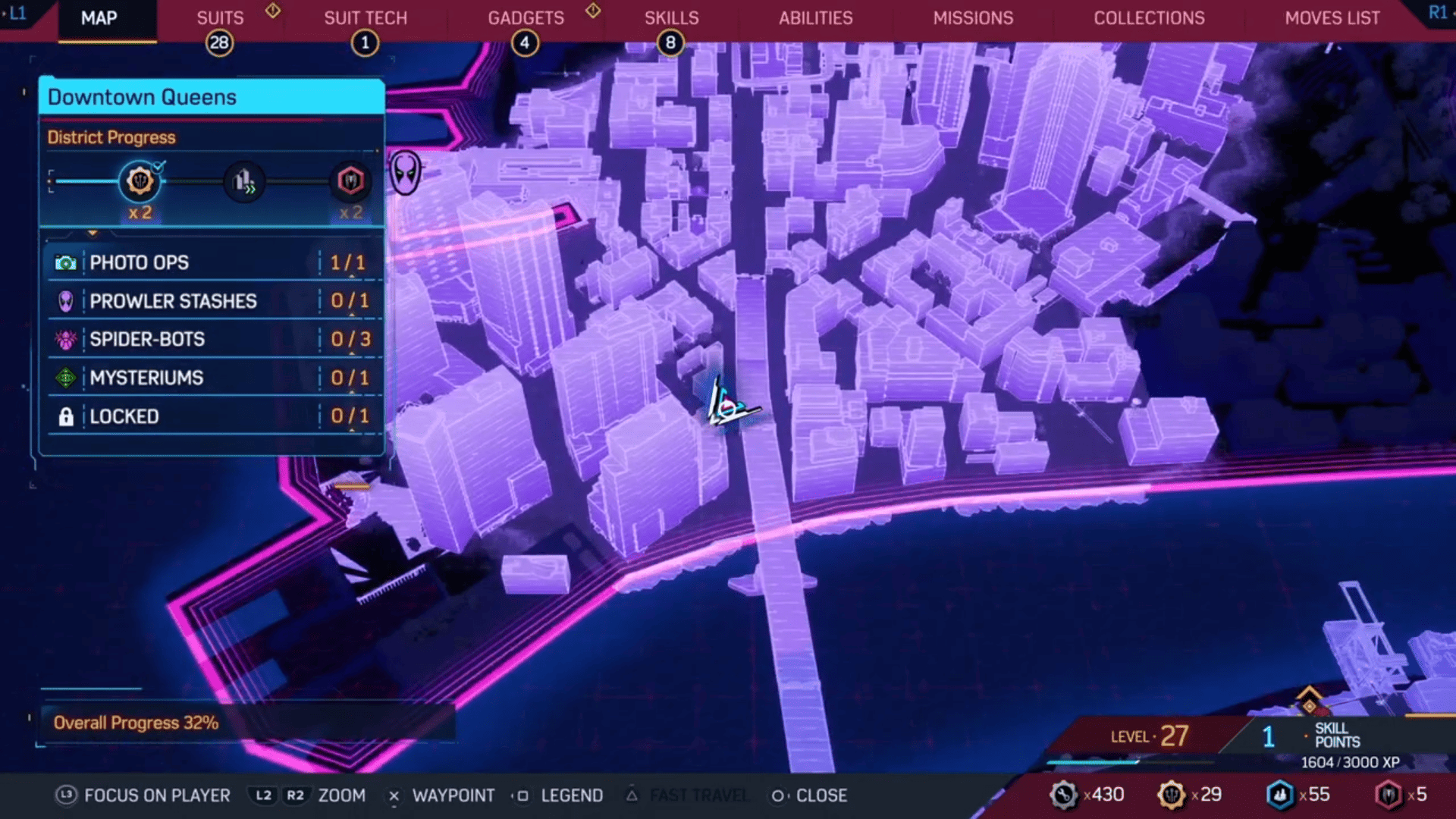Open the COLLECTIONS tab
This screenshot has width=1456, height=819.
tap(1149, 17)
